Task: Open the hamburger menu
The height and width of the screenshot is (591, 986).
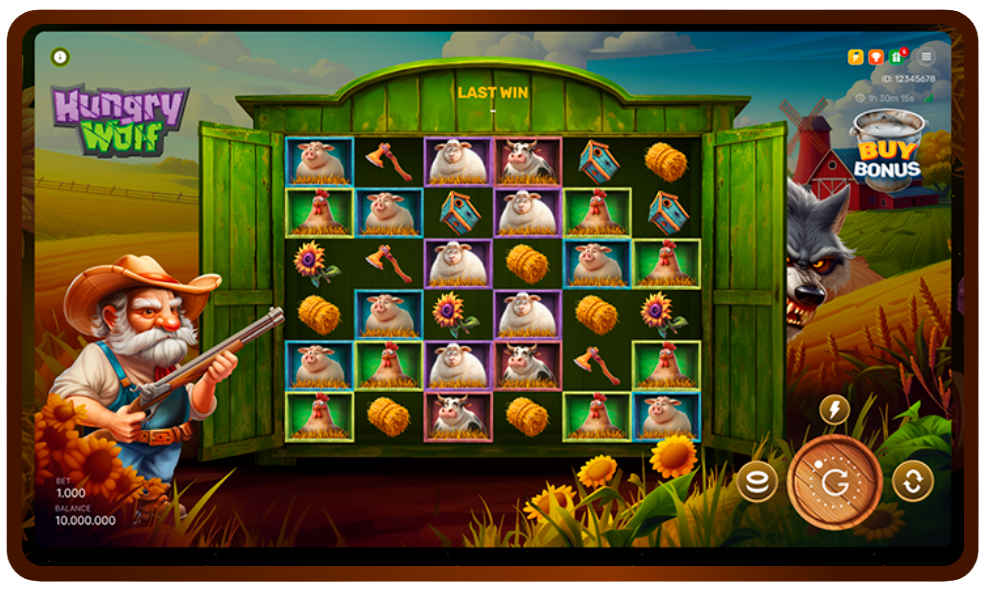Action: click(x=926, y=57)
